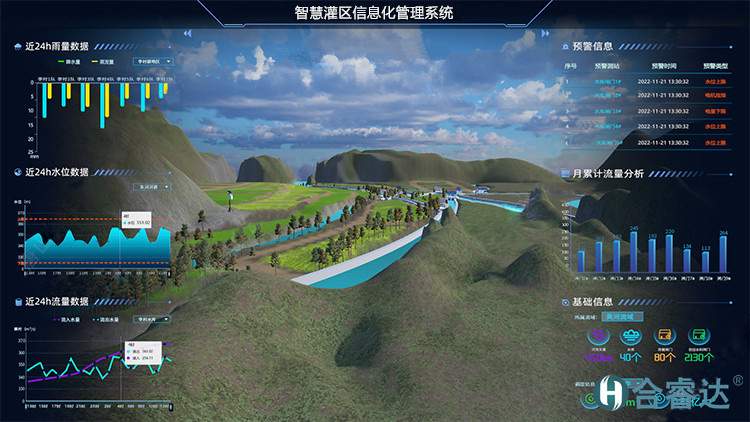Toggle the 蒸发量 legend entry in rainfall chart
The image size is (750, 422).
(x=103, y=61)
